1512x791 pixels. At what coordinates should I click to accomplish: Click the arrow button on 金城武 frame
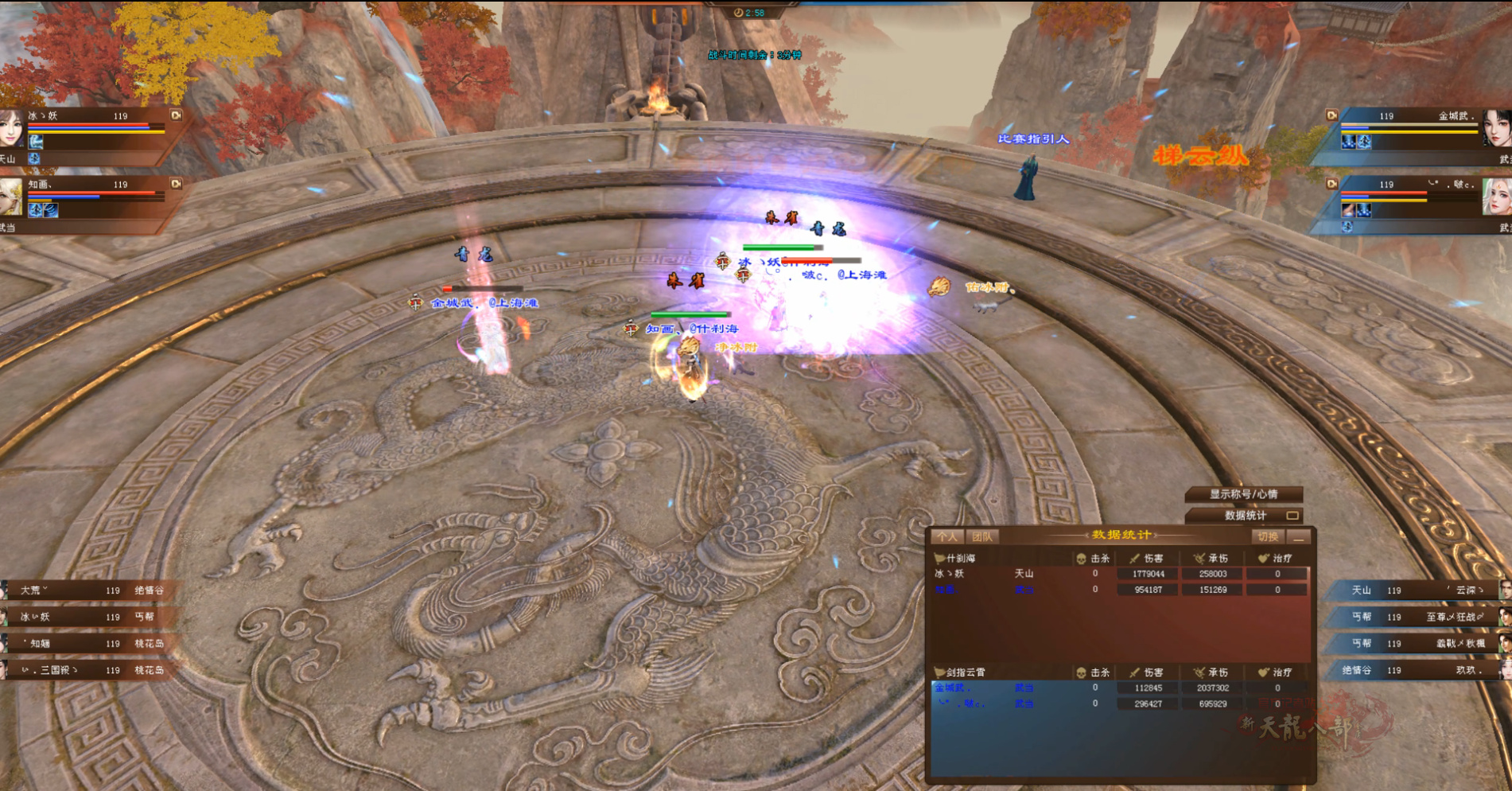pyautogui.click(x=1332, y=115)
